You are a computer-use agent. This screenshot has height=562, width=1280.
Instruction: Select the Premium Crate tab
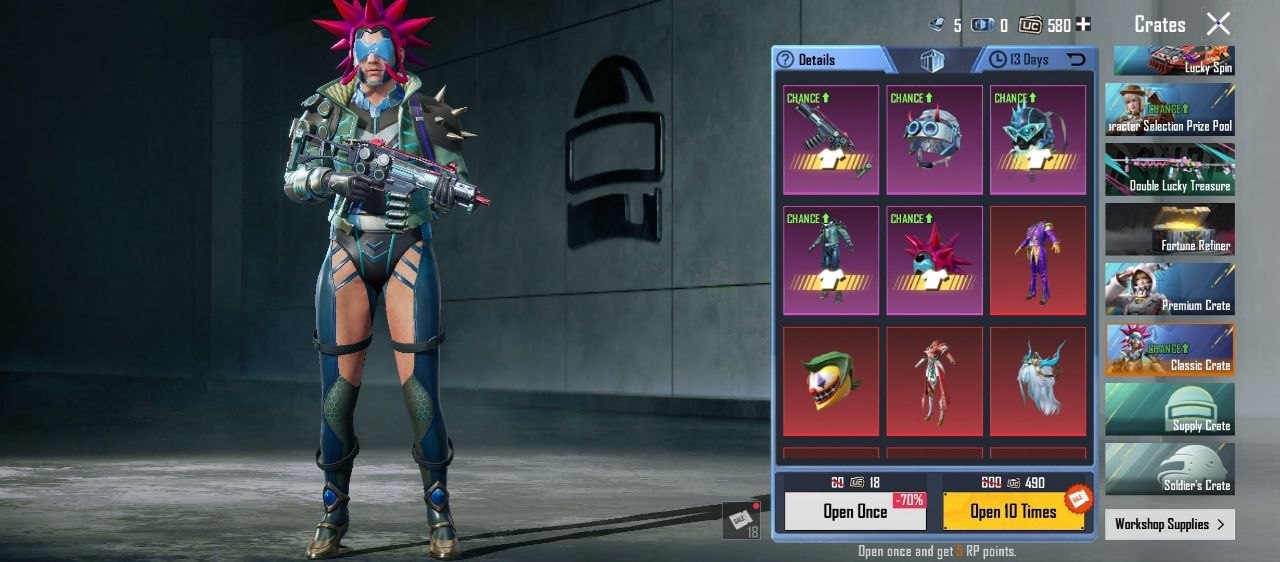pyautogui.click(x=1169, y=289)
